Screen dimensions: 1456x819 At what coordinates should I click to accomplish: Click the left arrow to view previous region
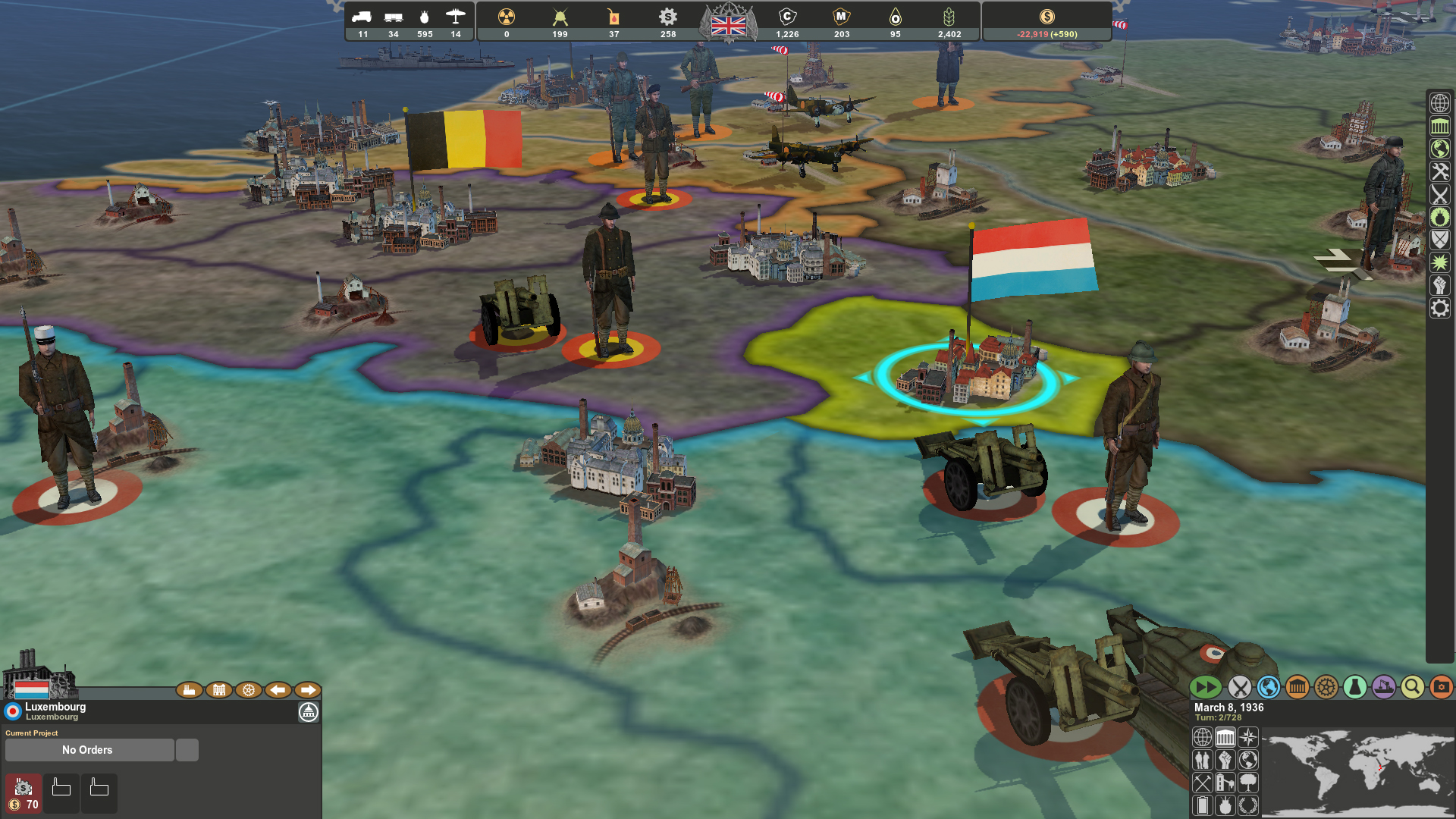[x=278, y=690]
